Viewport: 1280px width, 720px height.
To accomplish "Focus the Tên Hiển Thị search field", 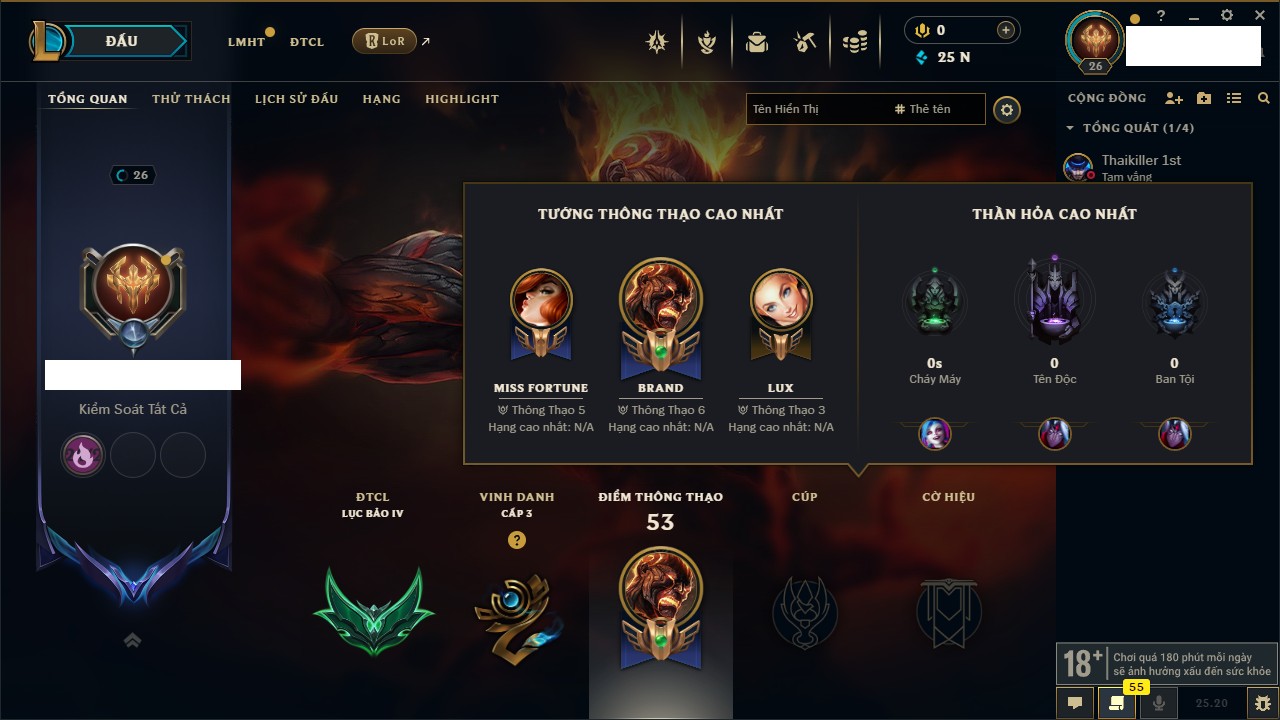I will 815,109.
